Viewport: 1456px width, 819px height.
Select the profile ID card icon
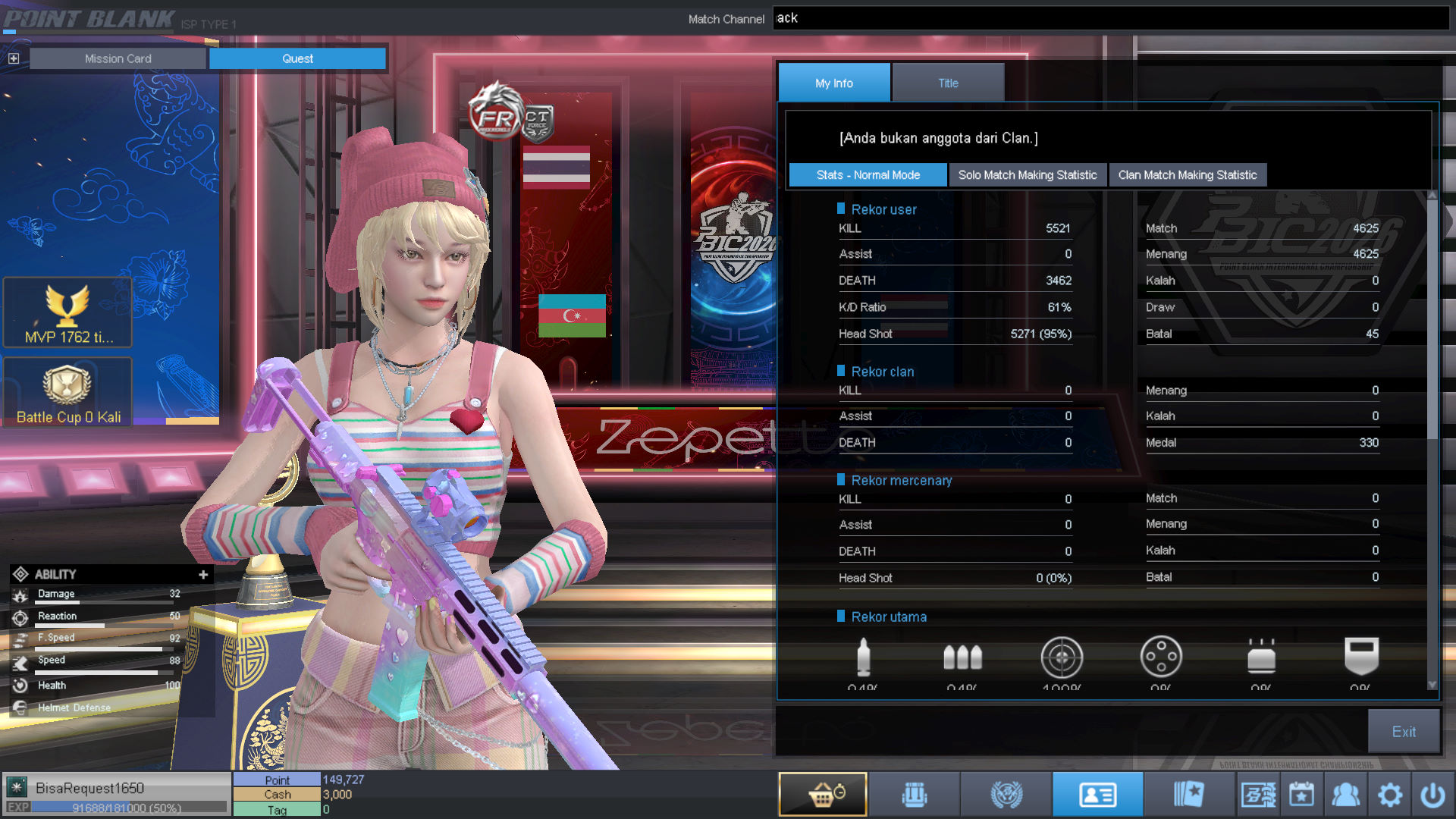(1097, 794)
